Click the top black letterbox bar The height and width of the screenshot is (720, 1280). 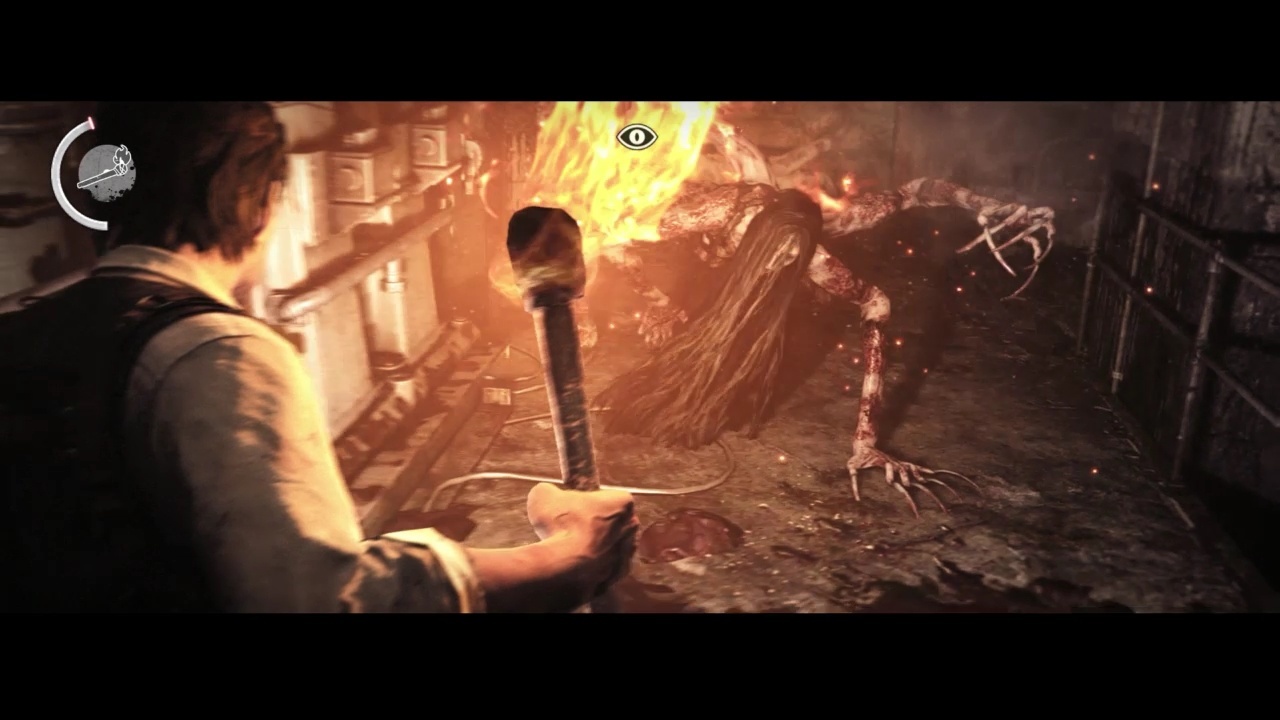(640, 48)
